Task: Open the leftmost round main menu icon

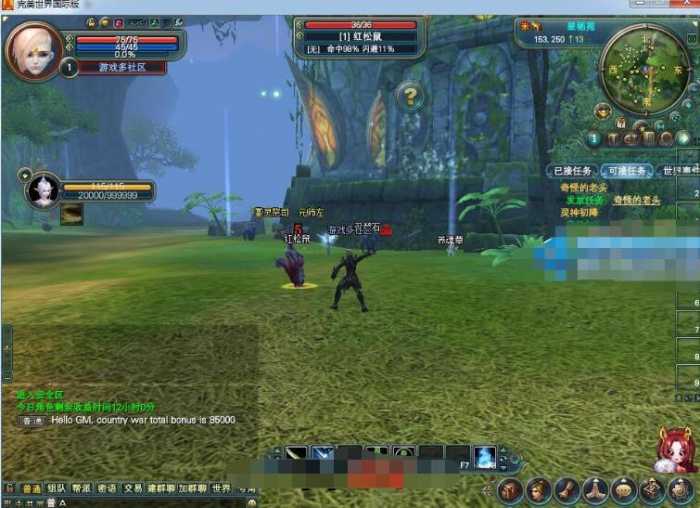Action: click(x=510, y=490)
